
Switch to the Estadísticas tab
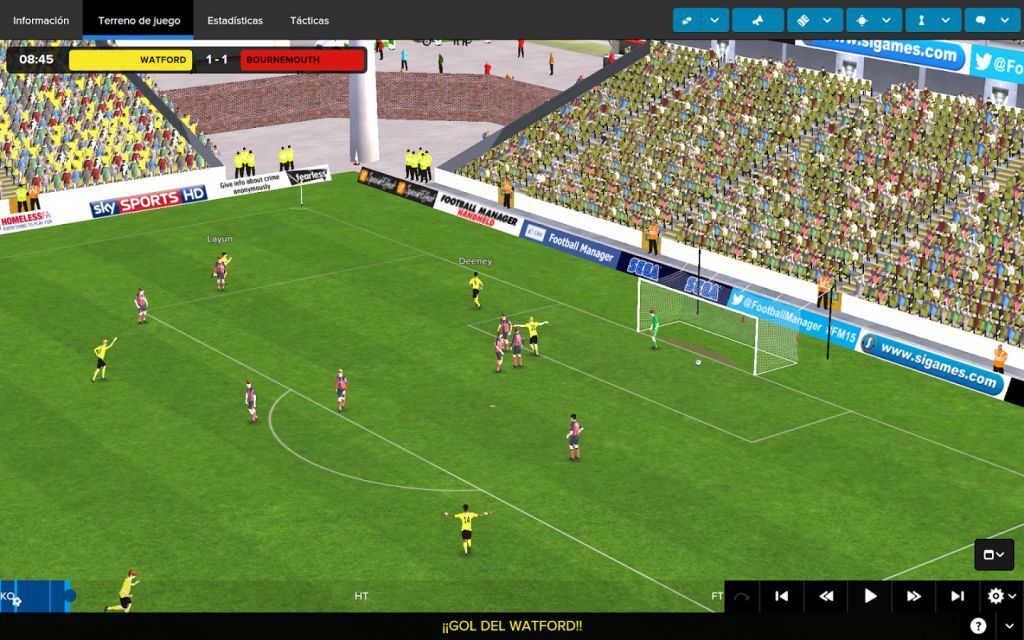235,20
